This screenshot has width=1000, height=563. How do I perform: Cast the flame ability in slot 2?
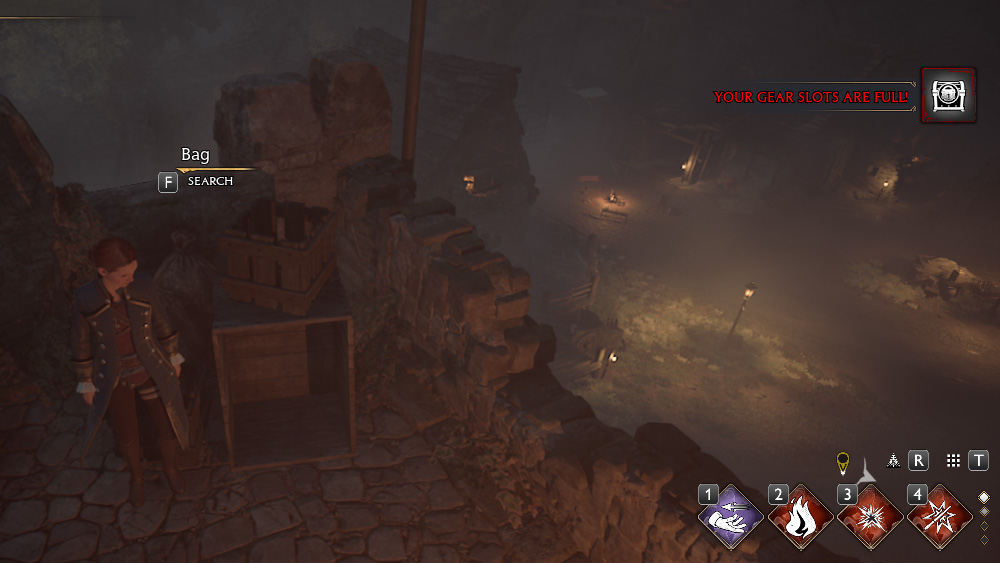pos(801,519)
